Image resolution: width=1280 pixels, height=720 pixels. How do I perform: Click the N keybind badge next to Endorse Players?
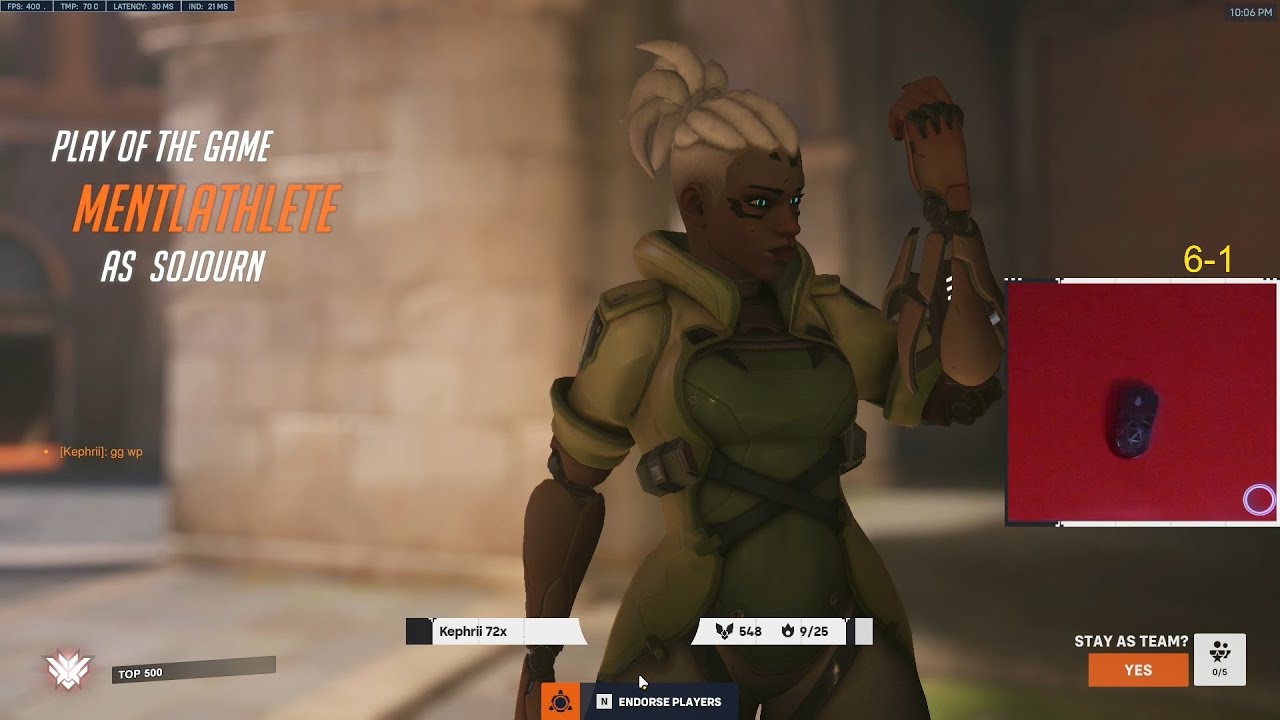(x=603, y=702)
